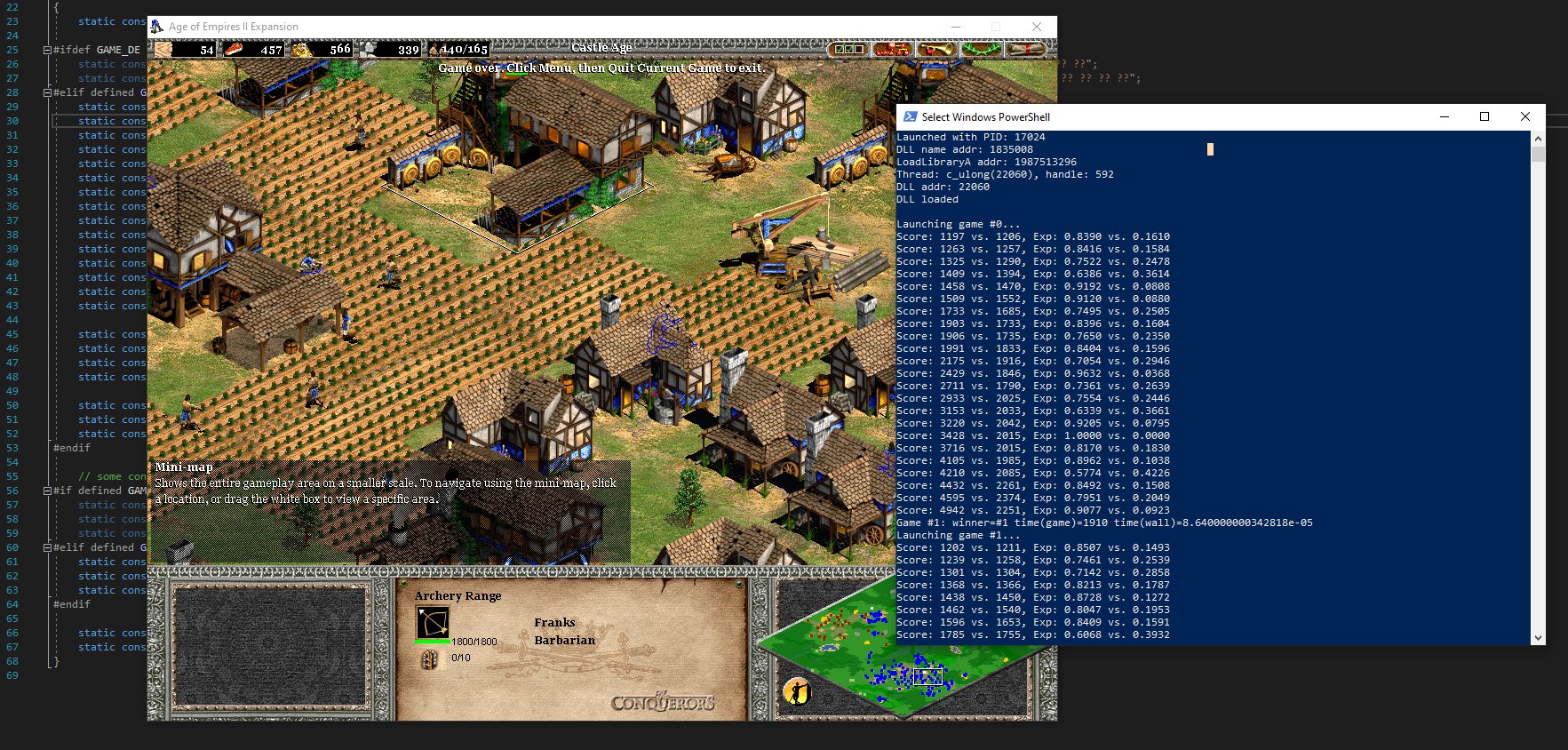The height and width of the screenshot is (750, 1568).
Task: Select the Archery Range building icon
Action: [433, 622]
